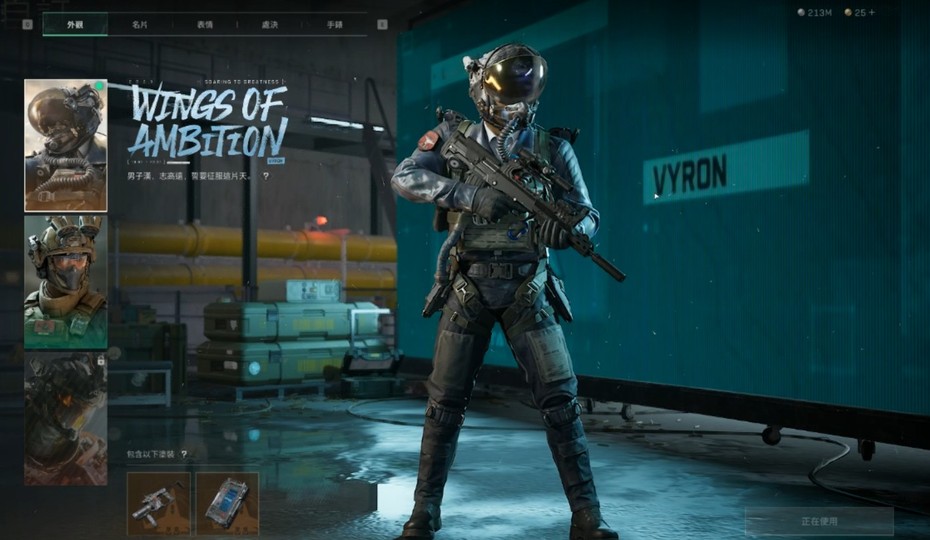Click the 正在使用 button

pos(819,521)
